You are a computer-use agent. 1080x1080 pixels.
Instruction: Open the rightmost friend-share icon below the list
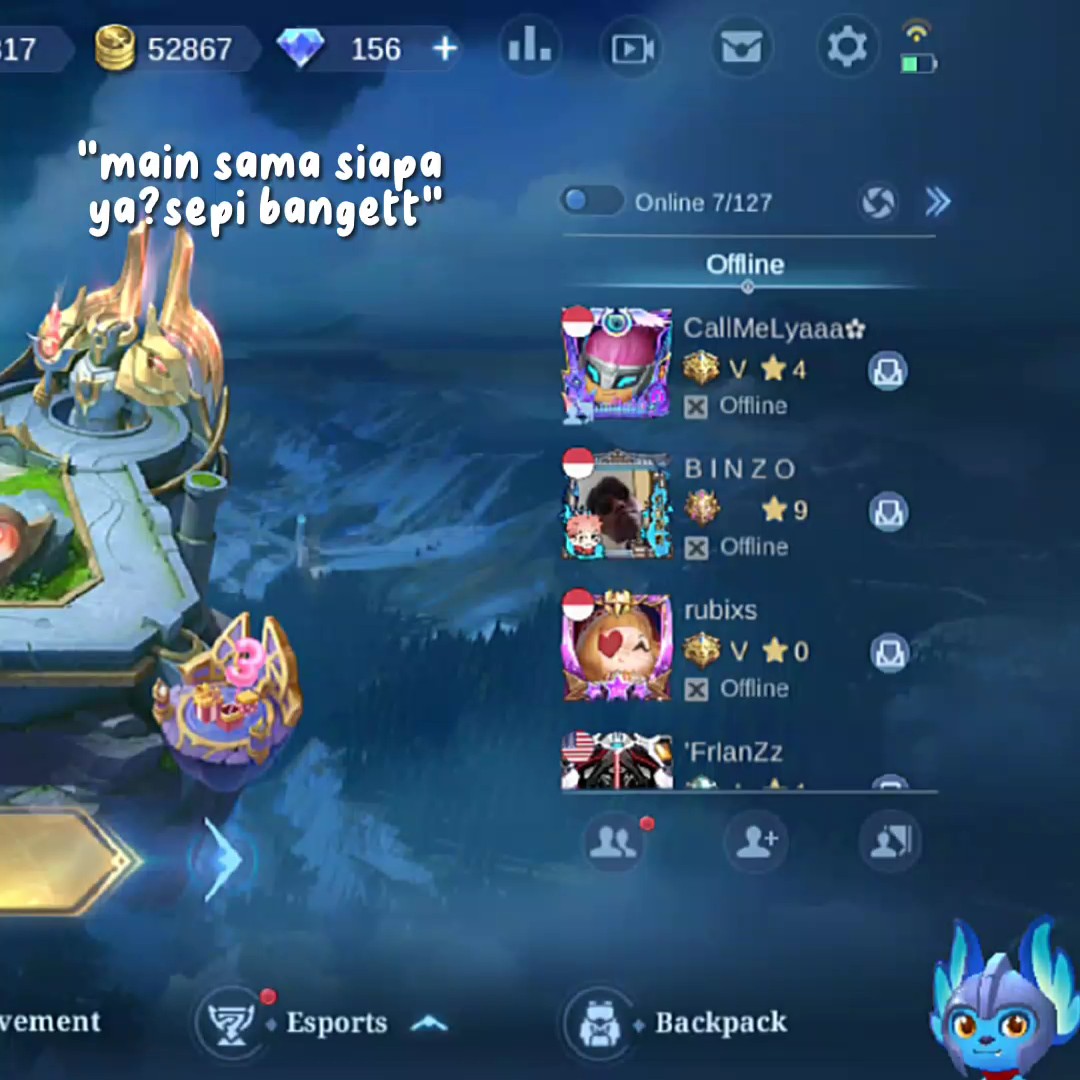point(889,842)
